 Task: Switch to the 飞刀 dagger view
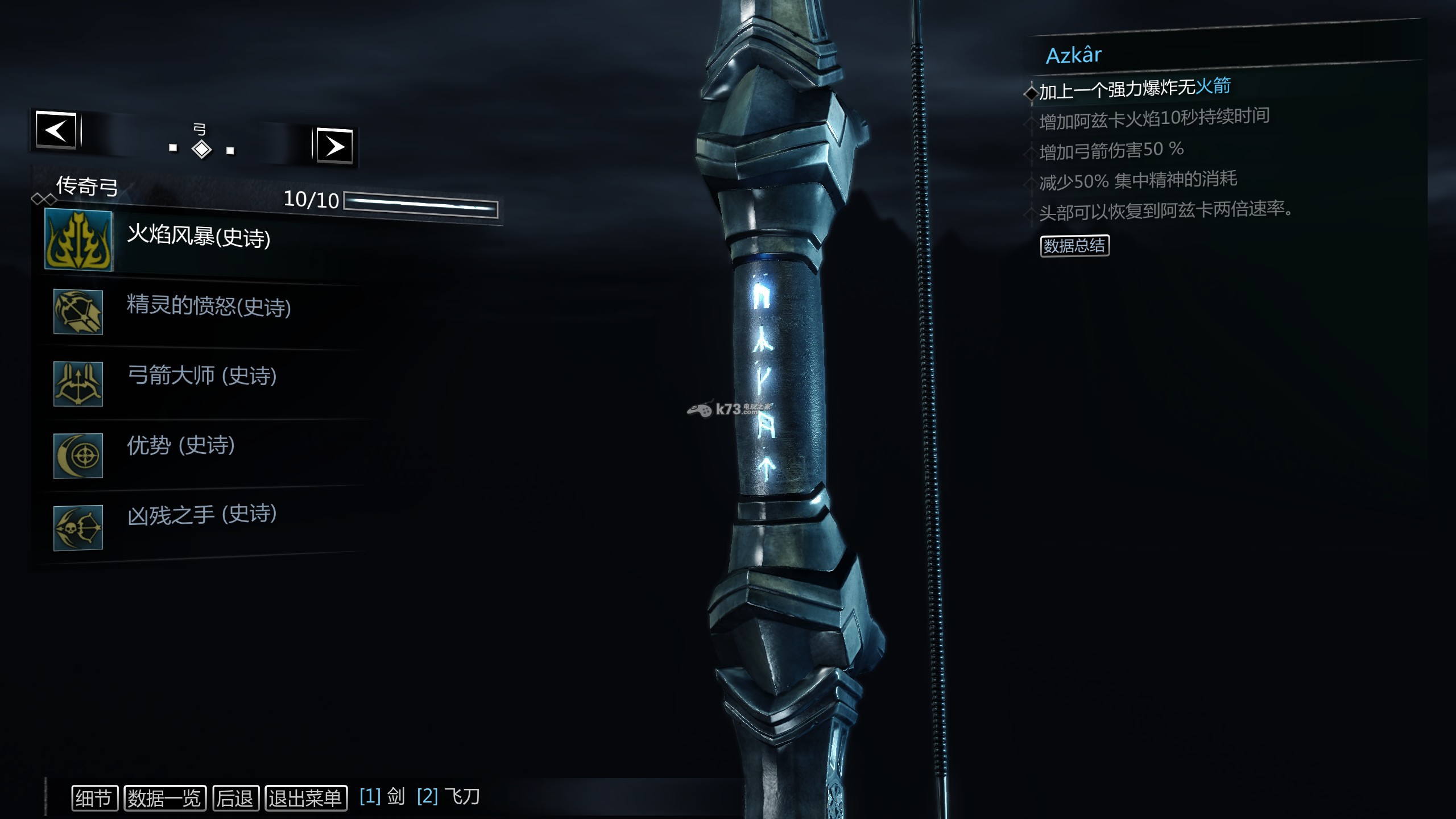(x=449, y=796)
